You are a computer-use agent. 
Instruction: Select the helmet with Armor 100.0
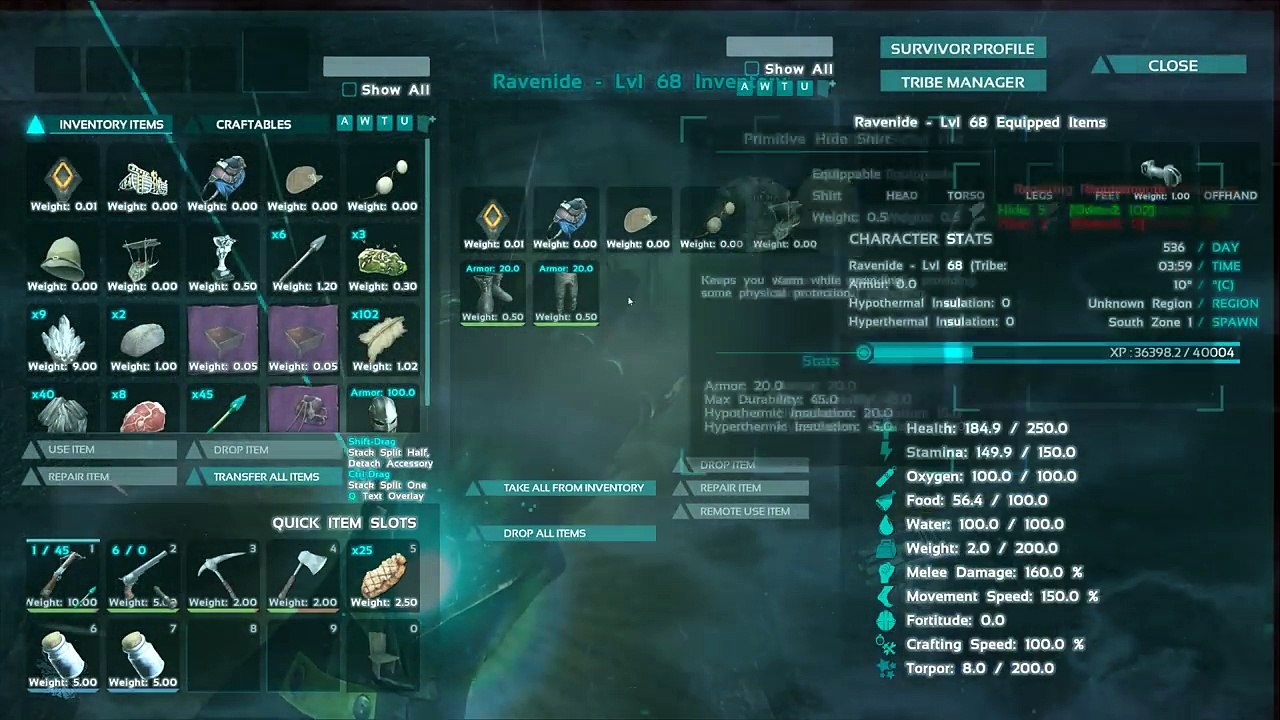click(383, 412)
